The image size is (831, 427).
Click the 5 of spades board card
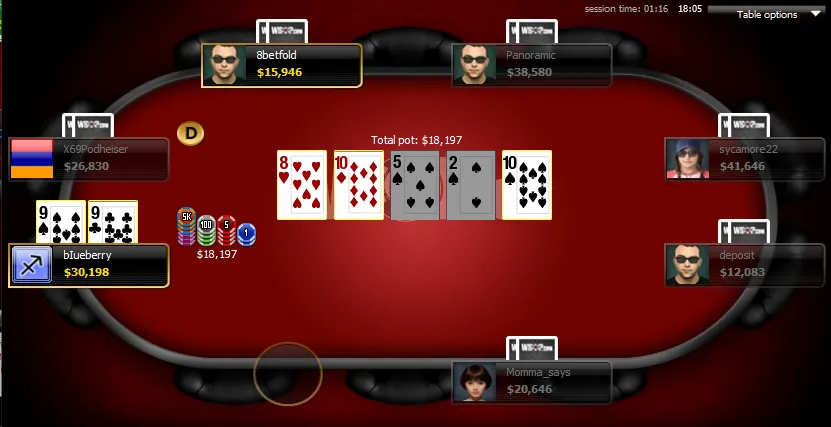(x=414, y=185)
